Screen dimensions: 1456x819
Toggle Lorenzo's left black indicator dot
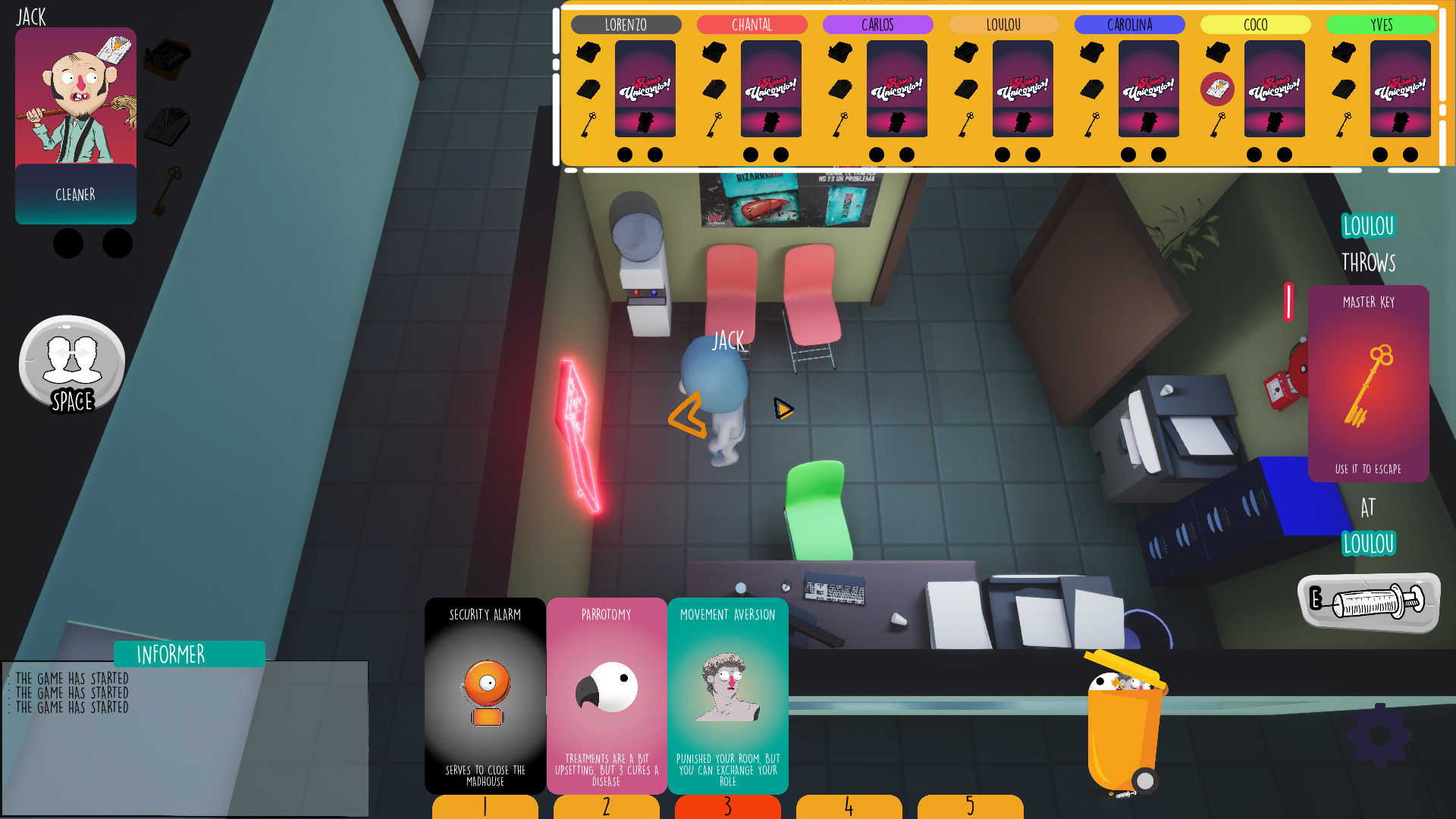pos(623,154)
